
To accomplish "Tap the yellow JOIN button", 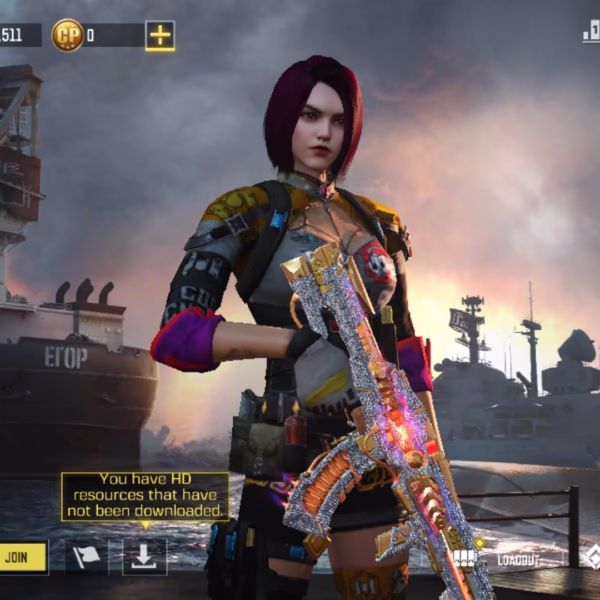I will tap(22, 556).
